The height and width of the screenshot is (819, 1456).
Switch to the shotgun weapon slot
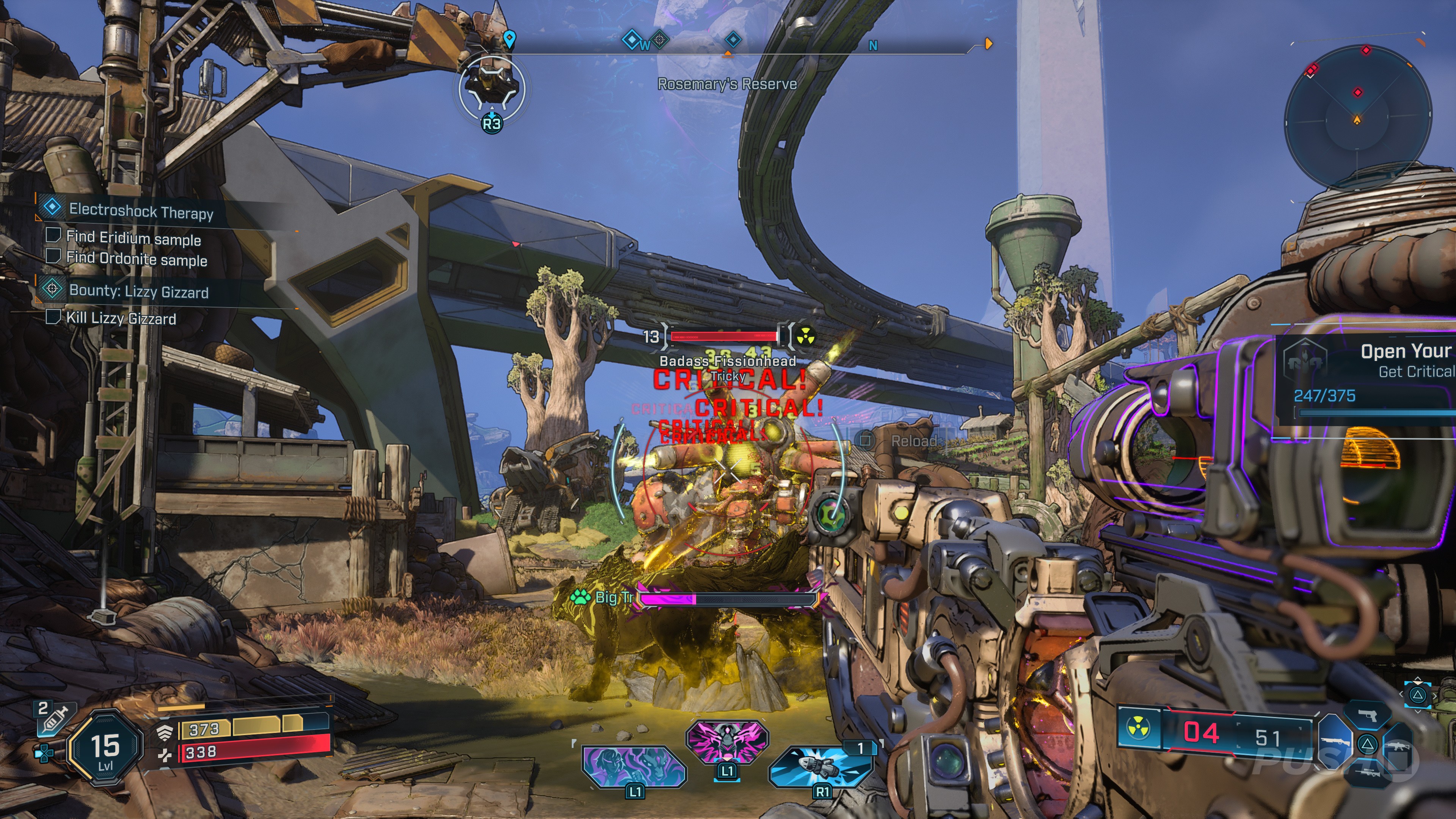[1336, 742]
